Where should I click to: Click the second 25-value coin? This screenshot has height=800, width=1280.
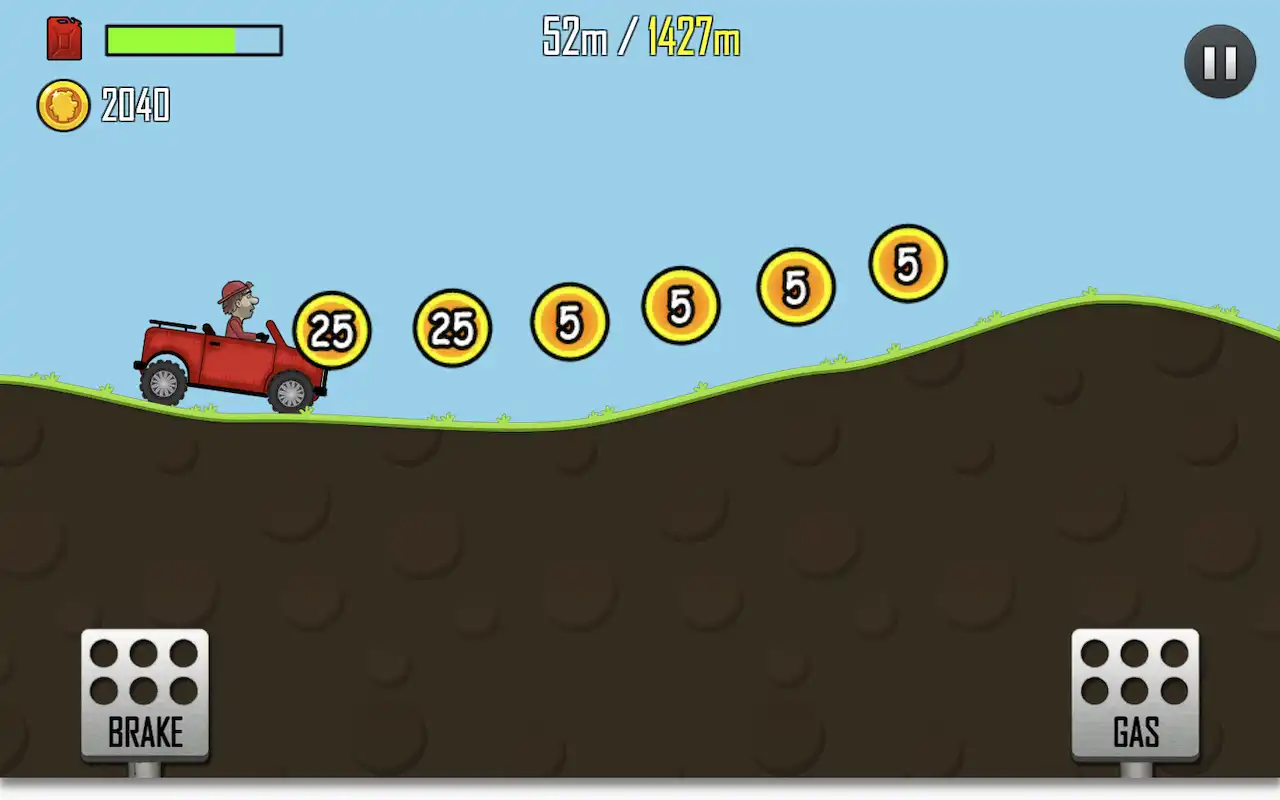tap(452, 325)
